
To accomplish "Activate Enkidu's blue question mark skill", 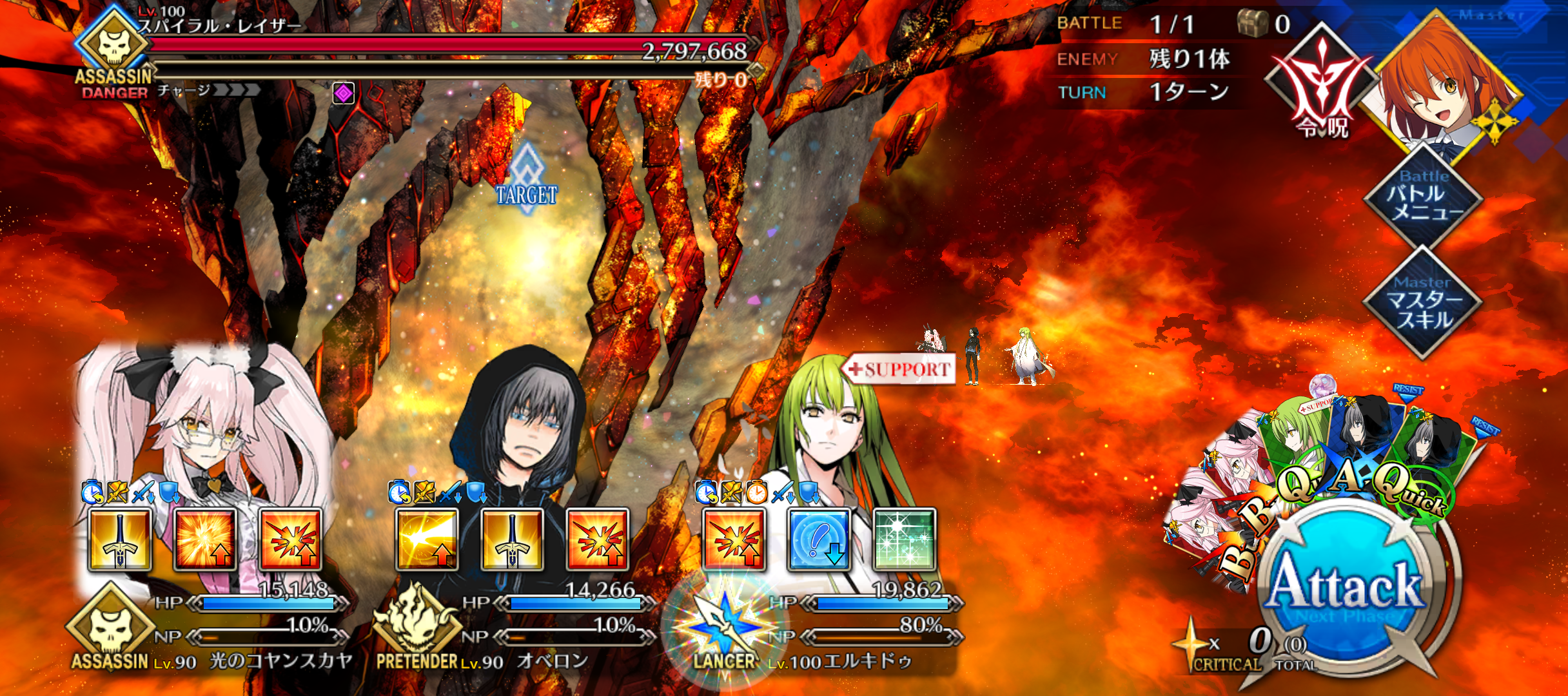I will pos(819,539).
